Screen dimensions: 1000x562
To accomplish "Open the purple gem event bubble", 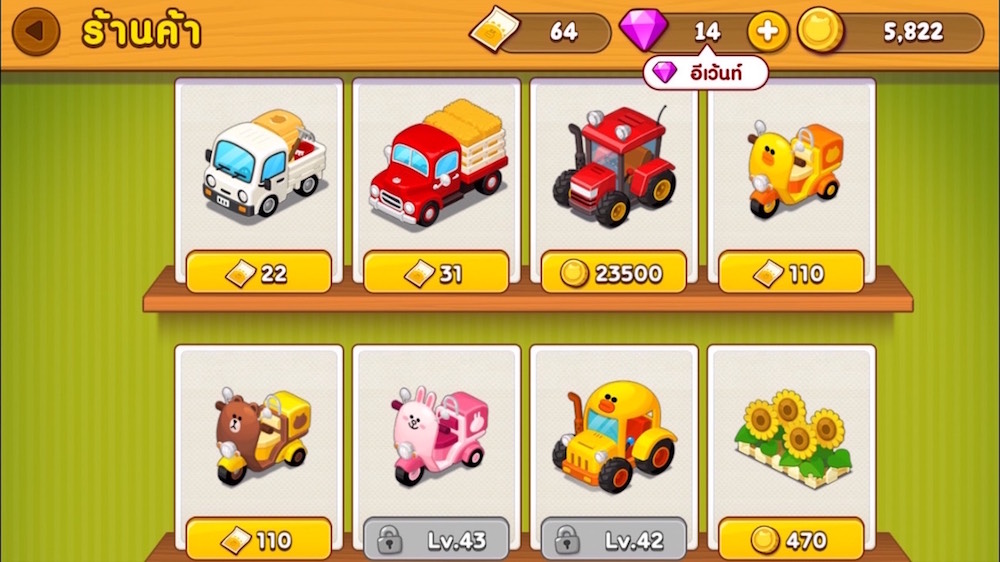I will coord(706,72).
